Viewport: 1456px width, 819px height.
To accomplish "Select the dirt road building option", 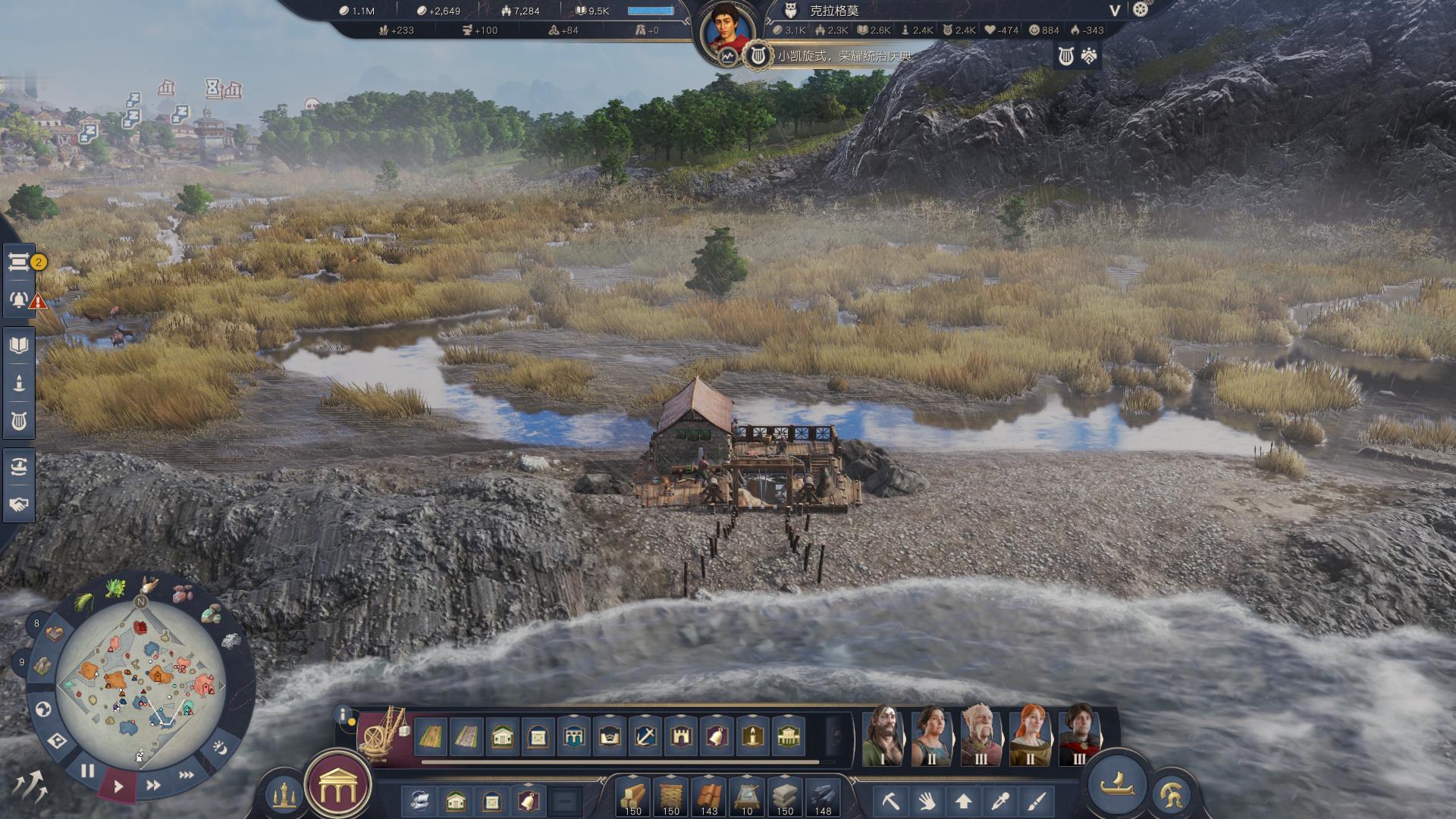I will coord(431,736).
